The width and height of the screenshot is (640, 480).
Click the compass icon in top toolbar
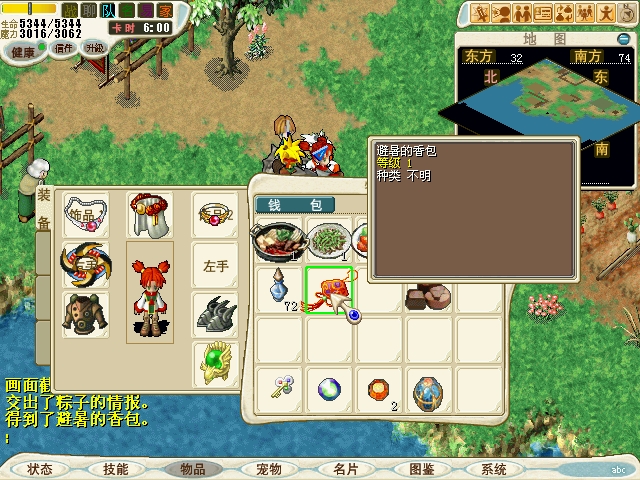[627, 13]
